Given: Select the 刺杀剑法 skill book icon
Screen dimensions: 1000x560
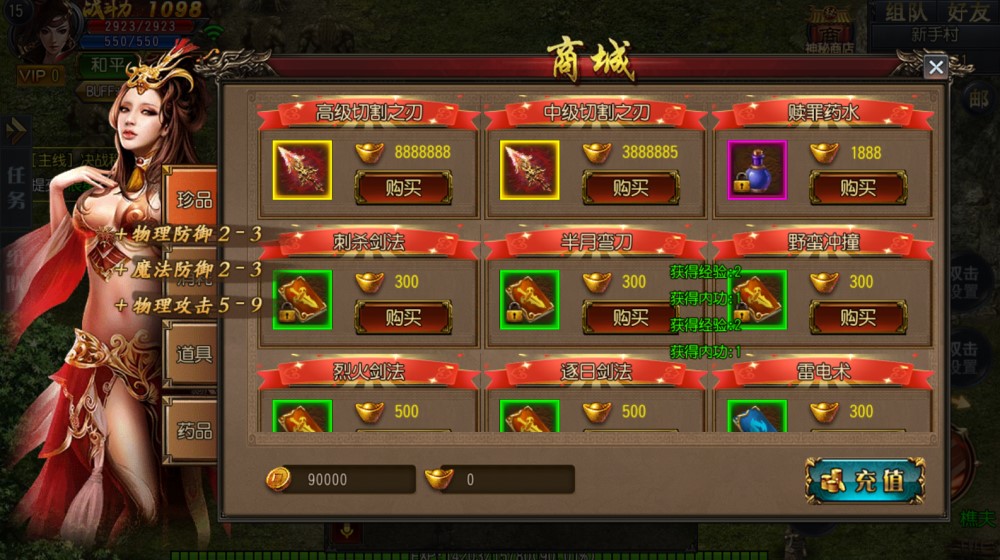Looking at the screenshot, I should point(302,300).
